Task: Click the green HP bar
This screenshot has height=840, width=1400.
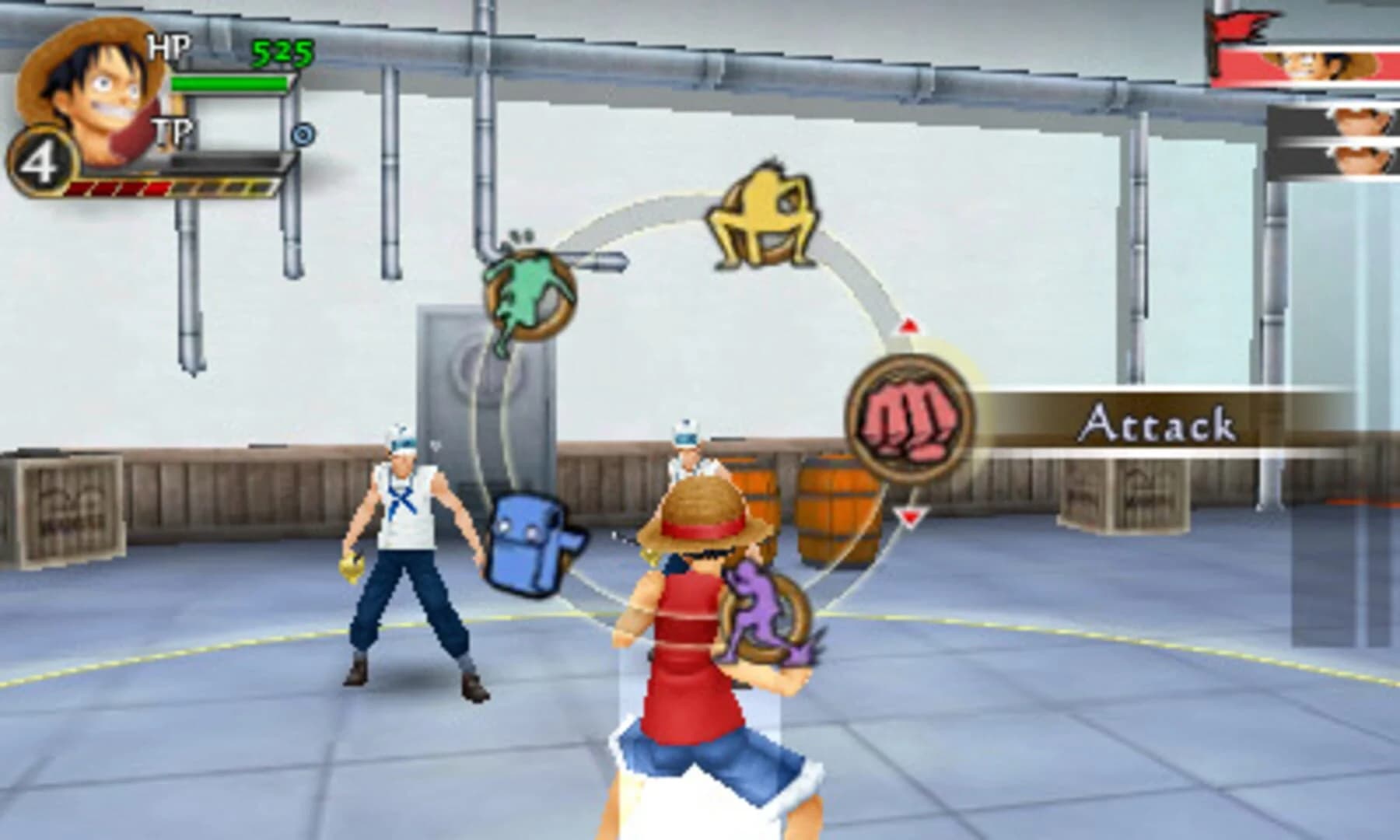Action: click(x=229, y=84)
